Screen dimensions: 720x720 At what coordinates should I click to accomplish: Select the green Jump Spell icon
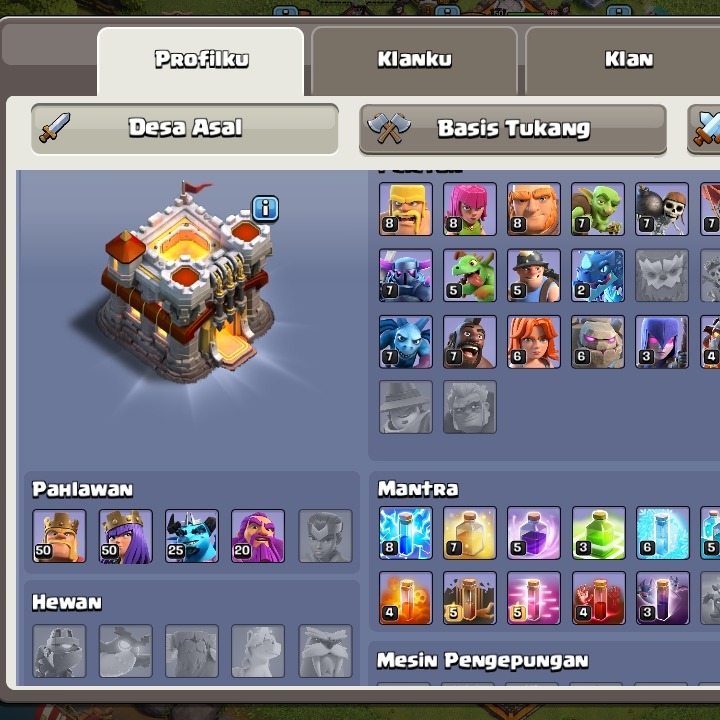(598, 533)
